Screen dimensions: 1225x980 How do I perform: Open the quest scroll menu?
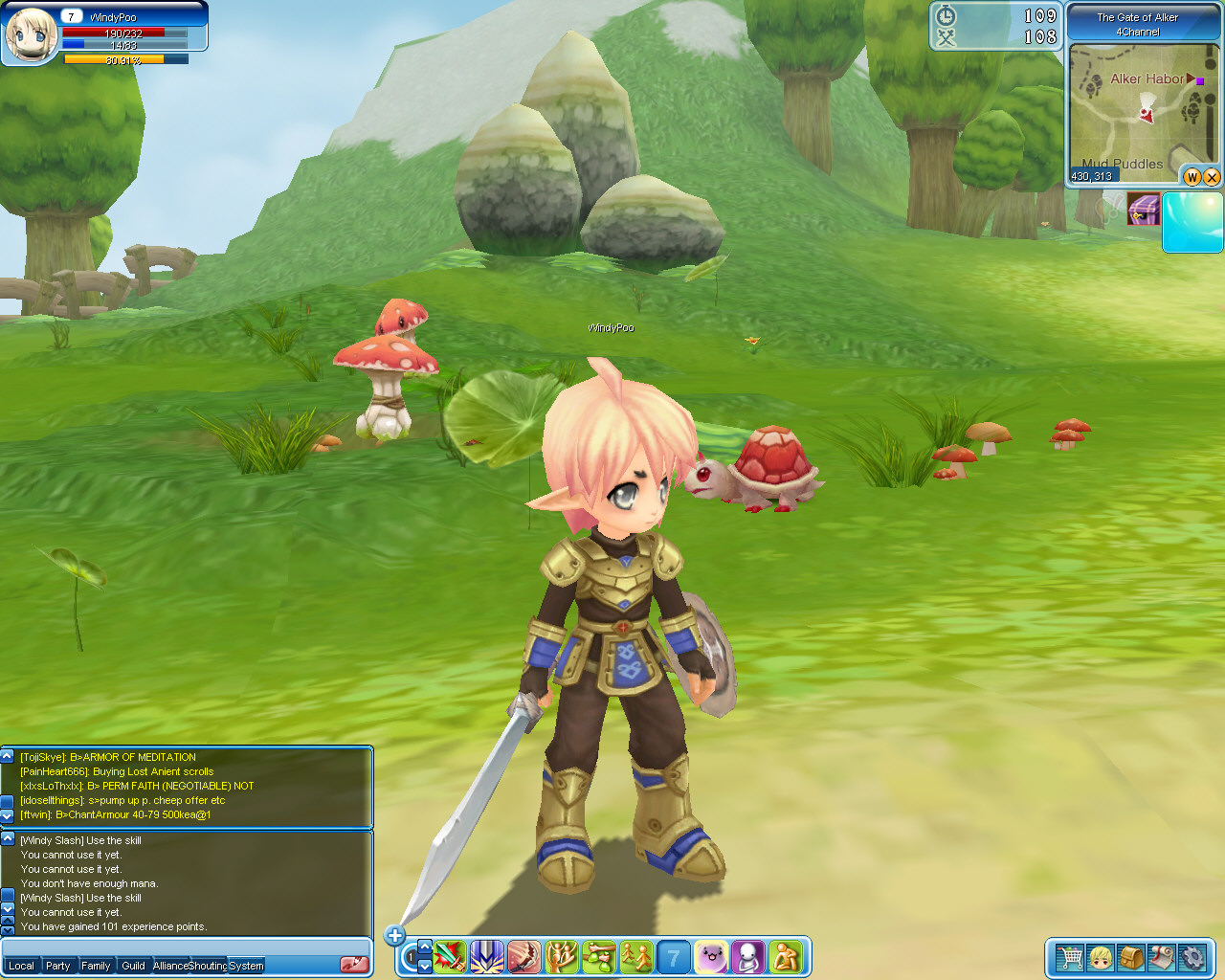pyautogui.click(x=1162, y=957)
